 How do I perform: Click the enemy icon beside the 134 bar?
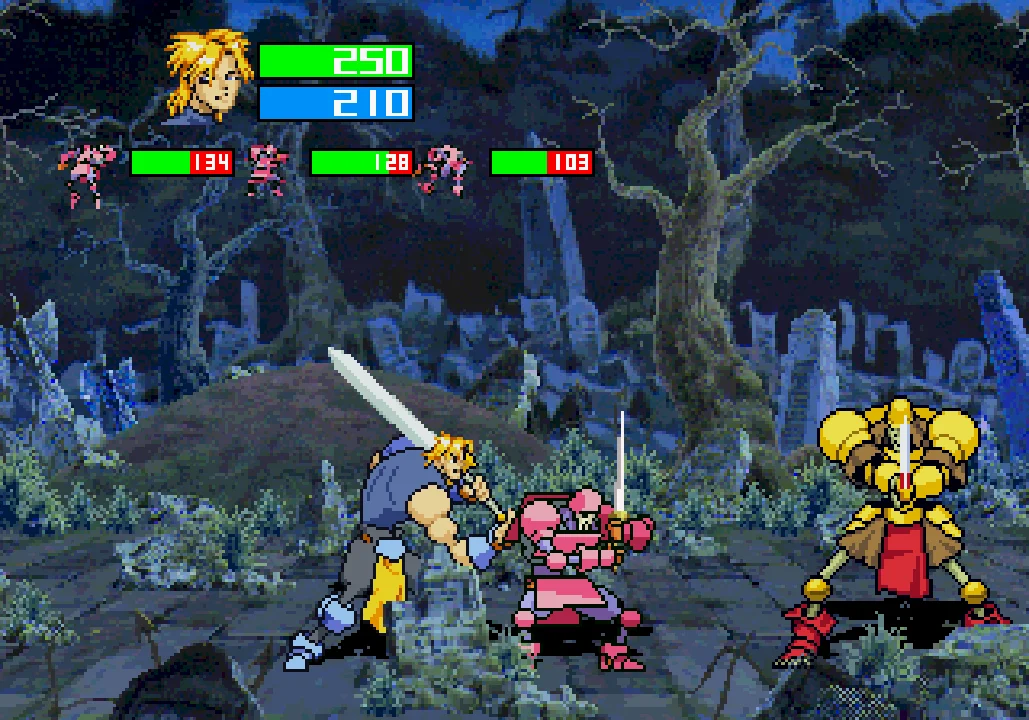tap(87, 172)
